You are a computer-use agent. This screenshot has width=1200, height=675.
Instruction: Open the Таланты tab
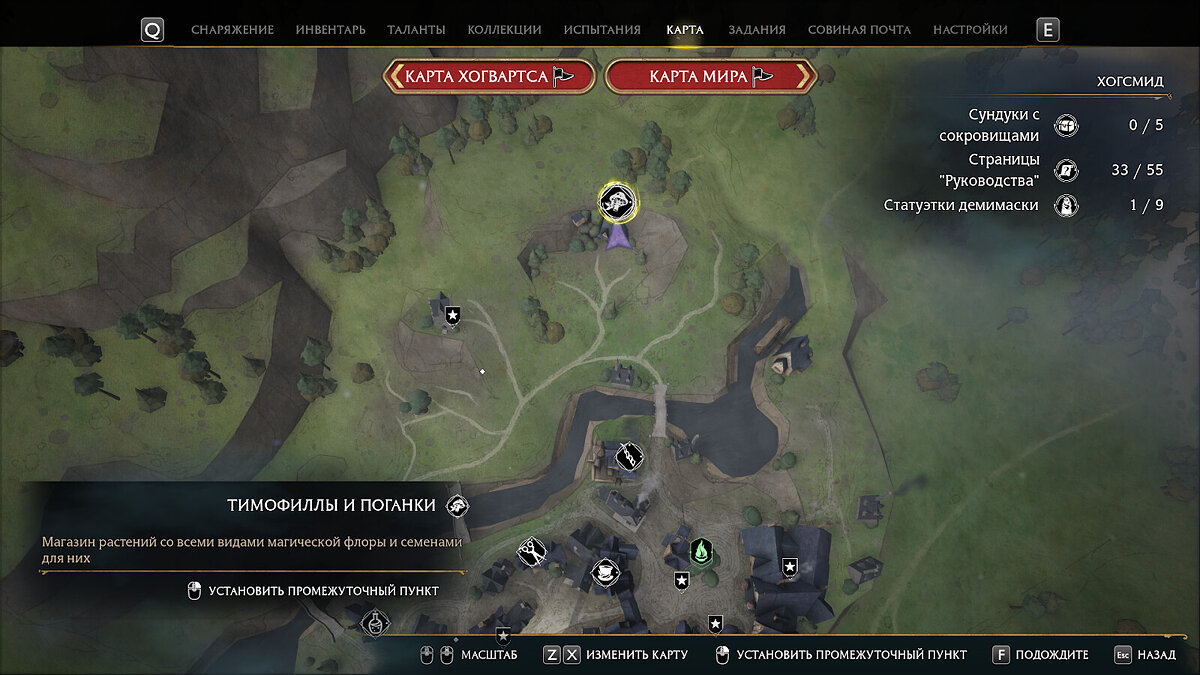(417, 30)
